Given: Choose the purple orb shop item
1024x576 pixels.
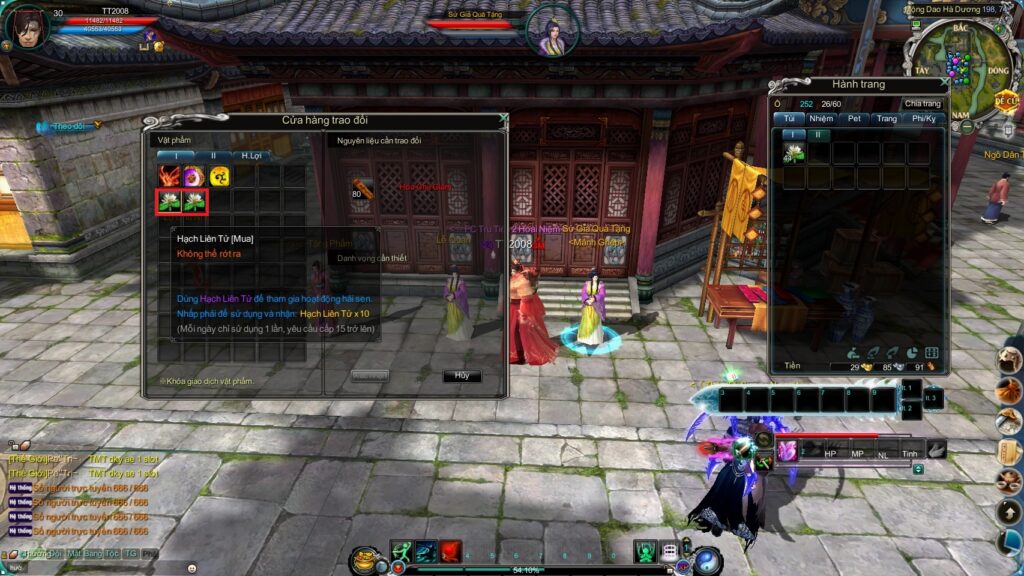Looking at the screenshot, I should 194,177.
